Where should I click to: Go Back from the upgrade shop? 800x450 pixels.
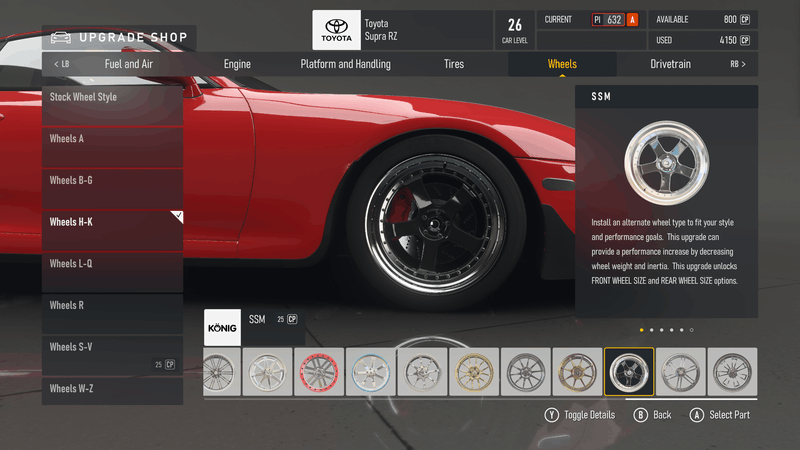653,415
